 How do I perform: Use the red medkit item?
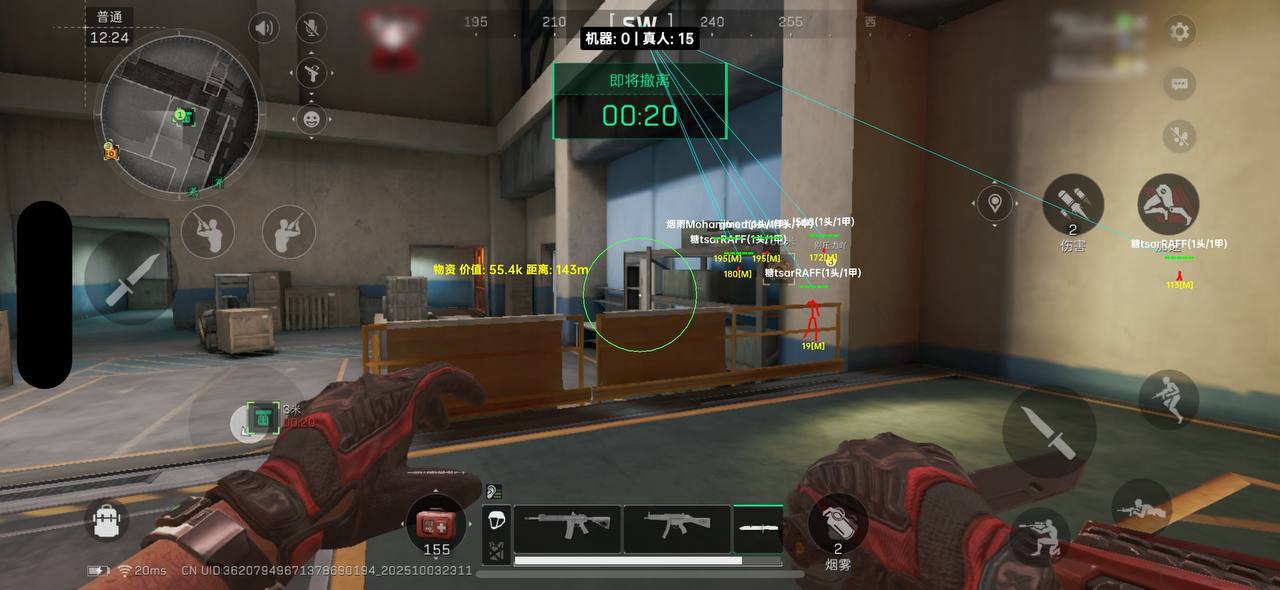tap(436, 523)
